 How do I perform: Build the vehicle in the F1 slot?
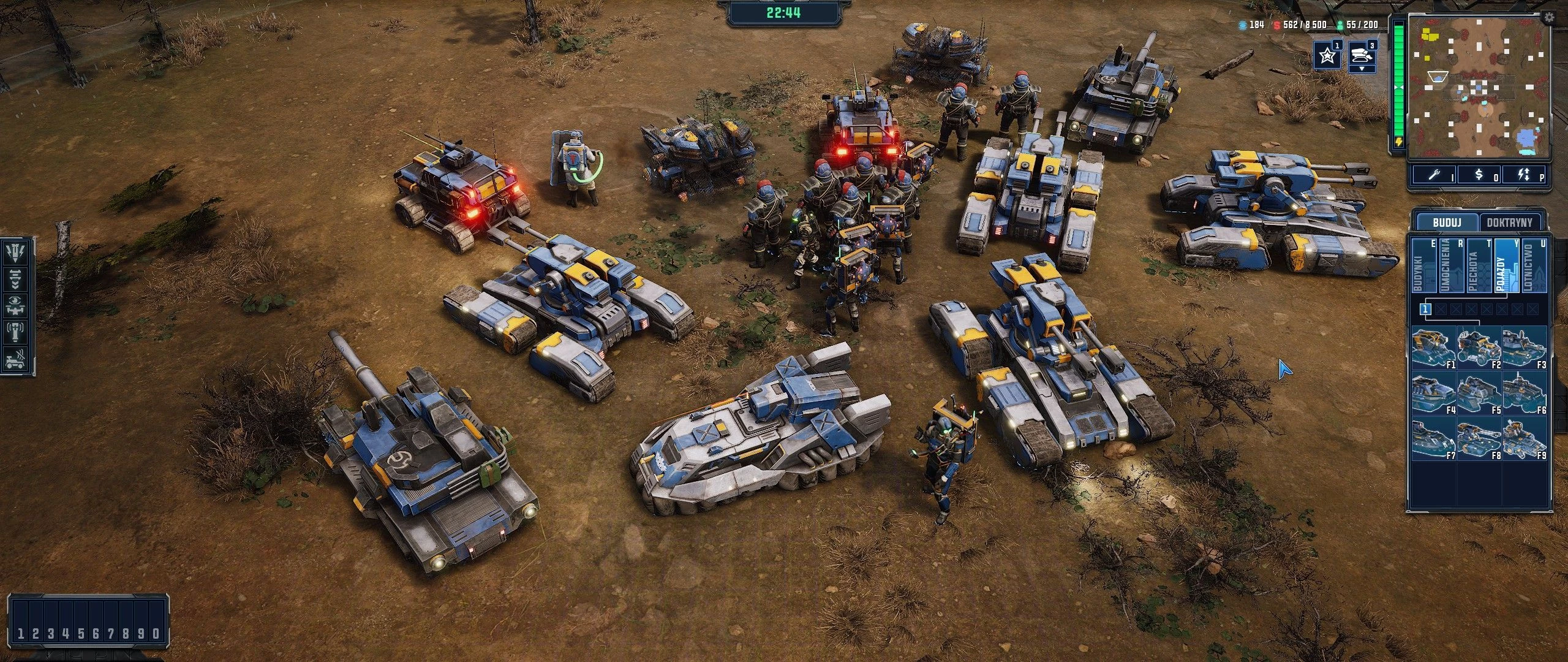[x=1434, y=348]
